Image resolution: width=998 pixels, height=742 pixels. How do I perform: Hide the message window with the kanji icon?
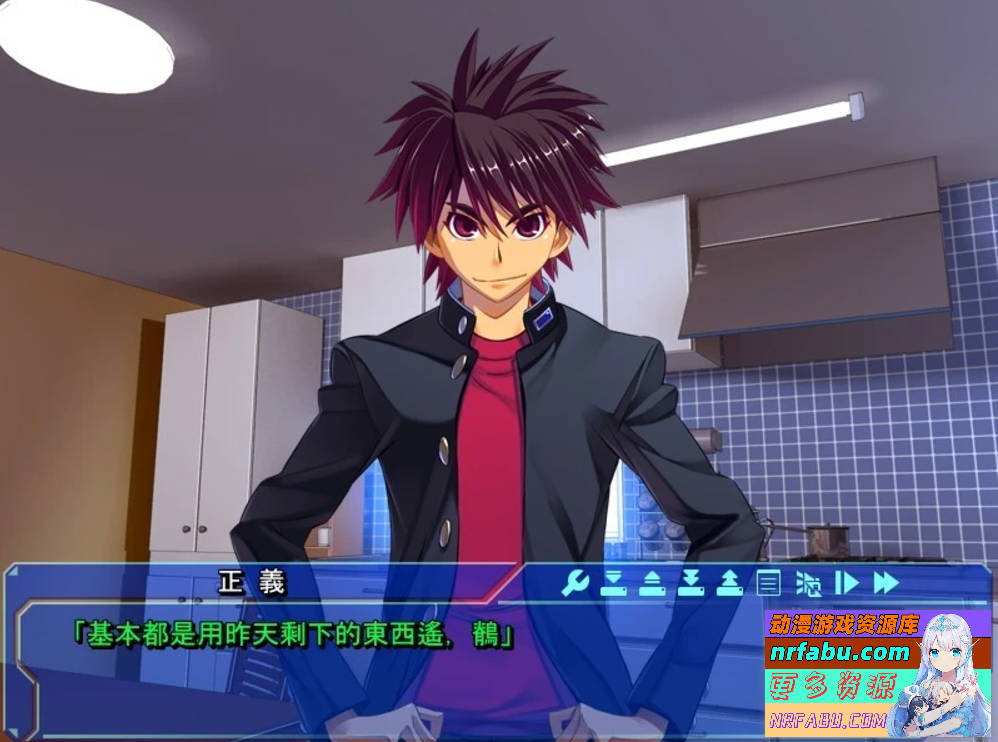[808, 582]
